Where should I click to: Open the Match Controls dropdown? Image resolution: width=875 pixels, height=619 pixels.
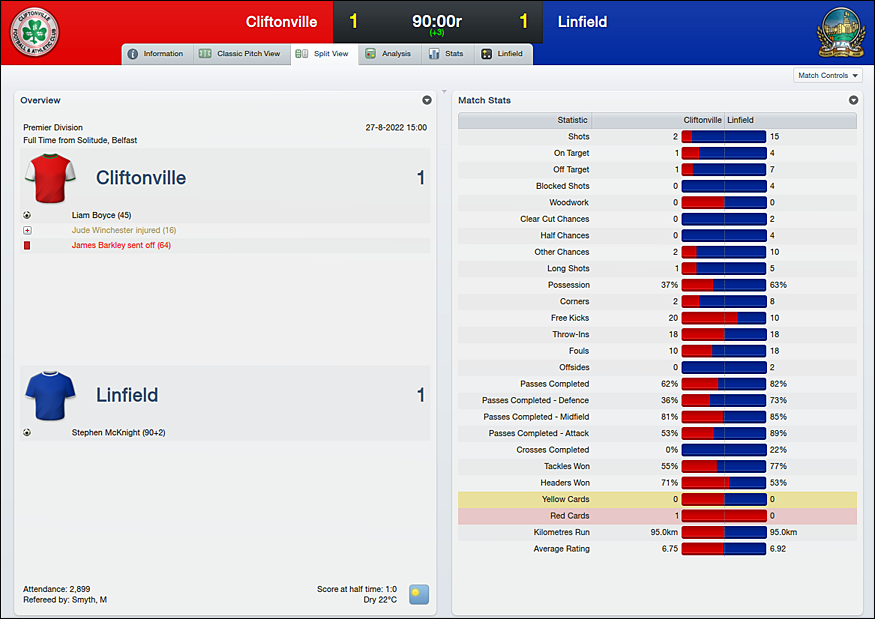[x=827, y=76]
